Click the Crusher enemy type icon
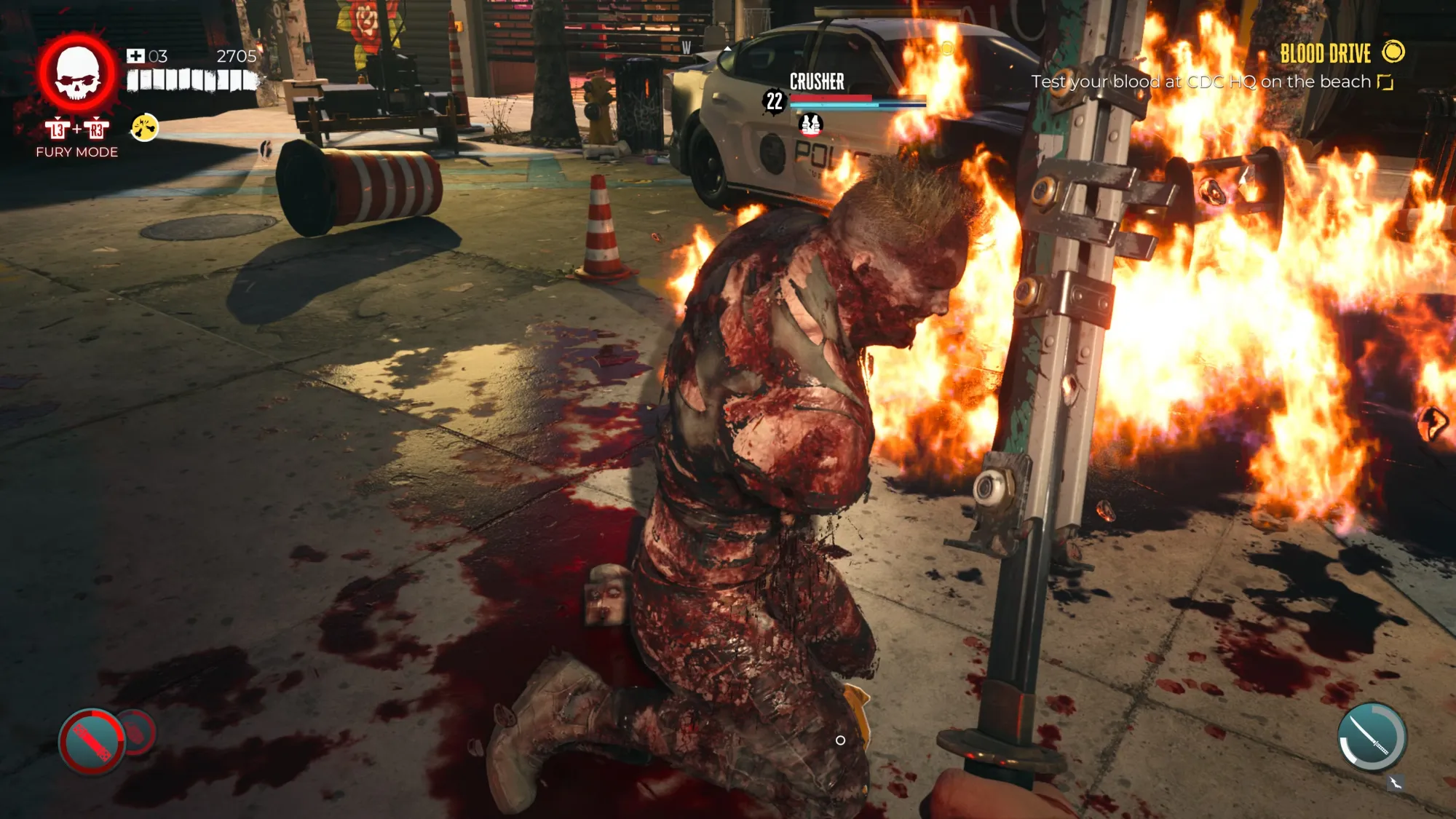 tap(810, 125)
